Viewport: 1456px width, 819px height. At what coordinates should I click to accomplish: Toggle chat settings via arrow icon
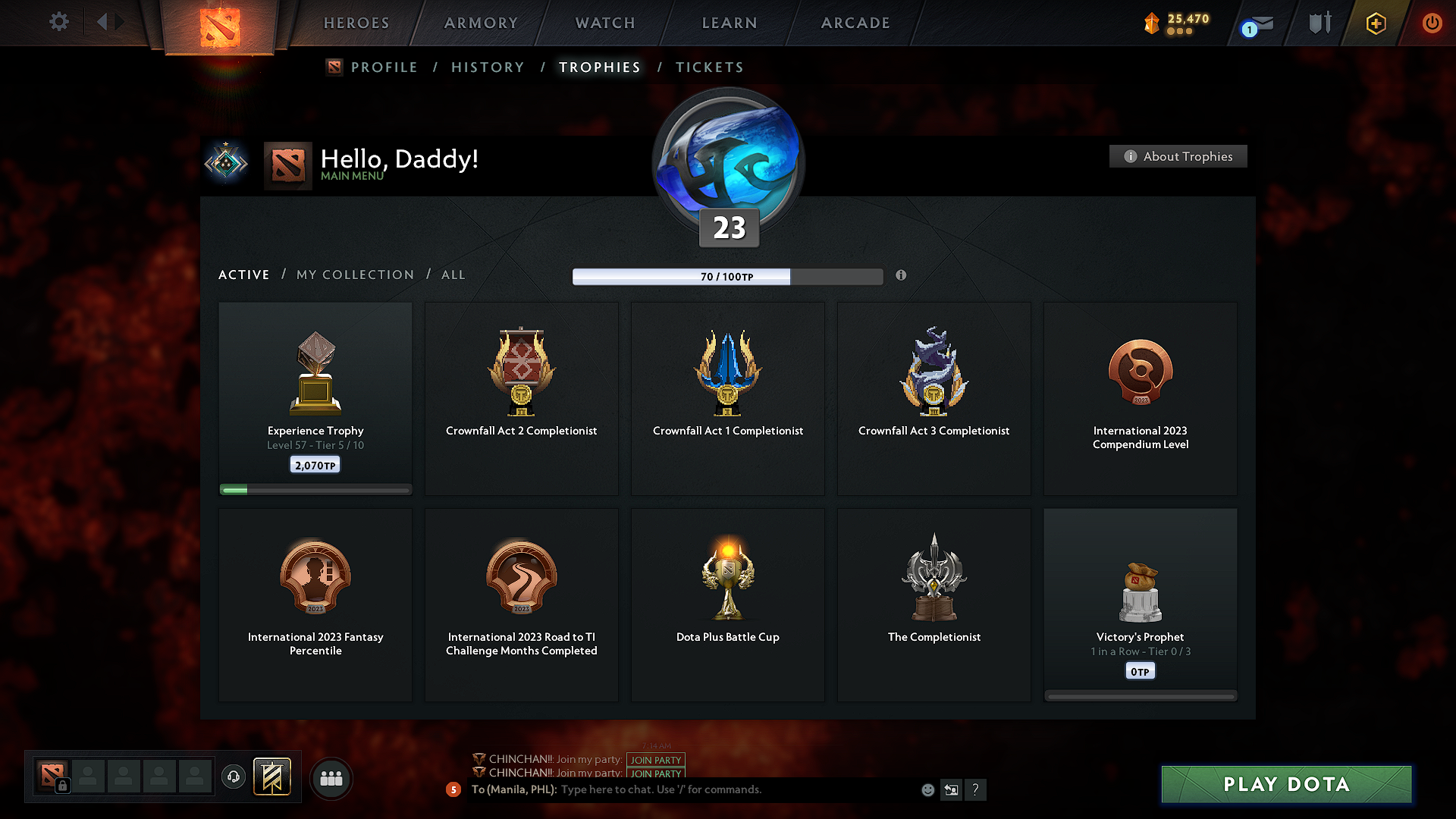952,789
